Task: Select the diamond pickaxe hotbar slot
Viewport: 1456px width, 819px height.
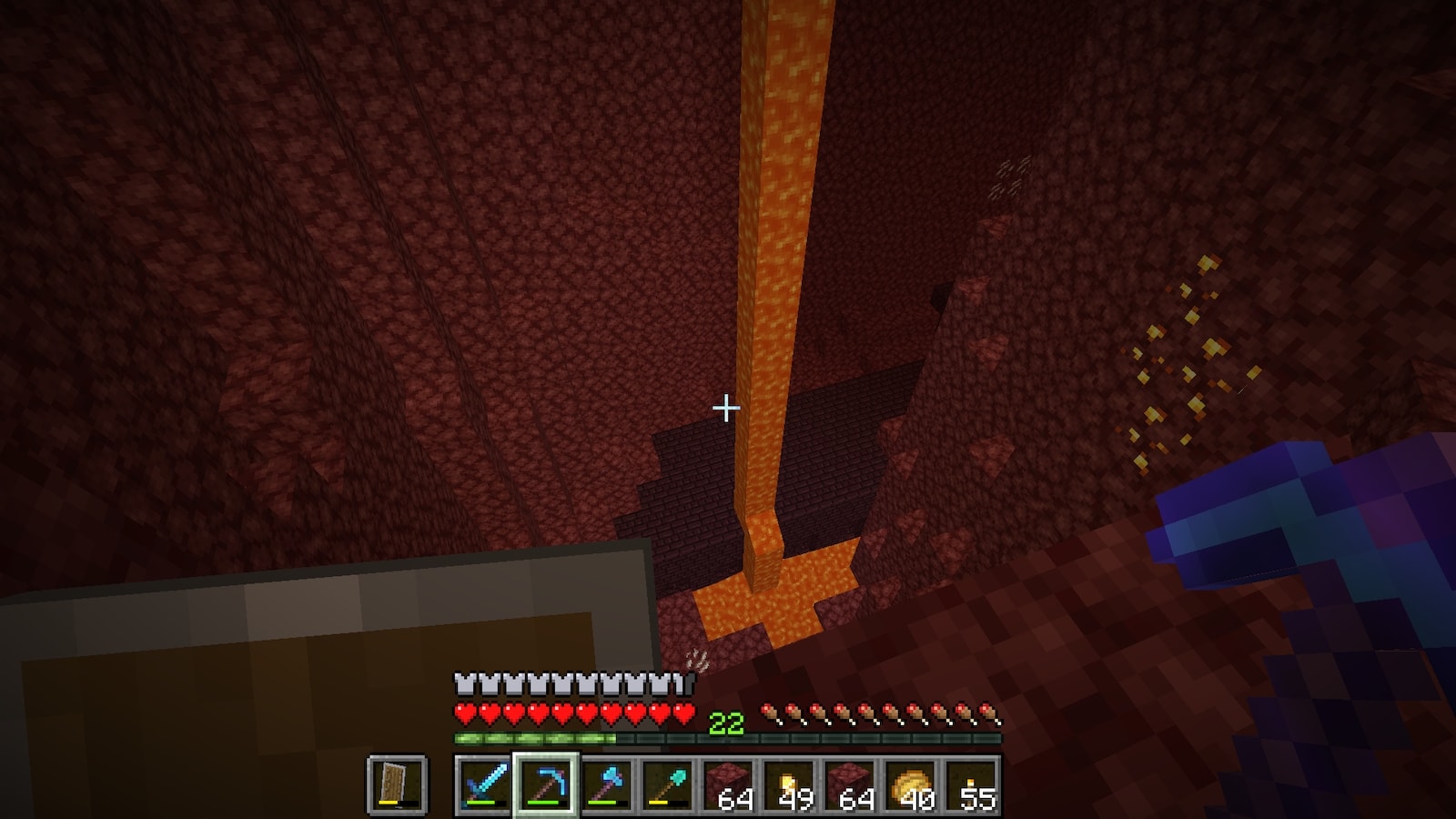Action: pyautogui.click(x=545, y=784)
